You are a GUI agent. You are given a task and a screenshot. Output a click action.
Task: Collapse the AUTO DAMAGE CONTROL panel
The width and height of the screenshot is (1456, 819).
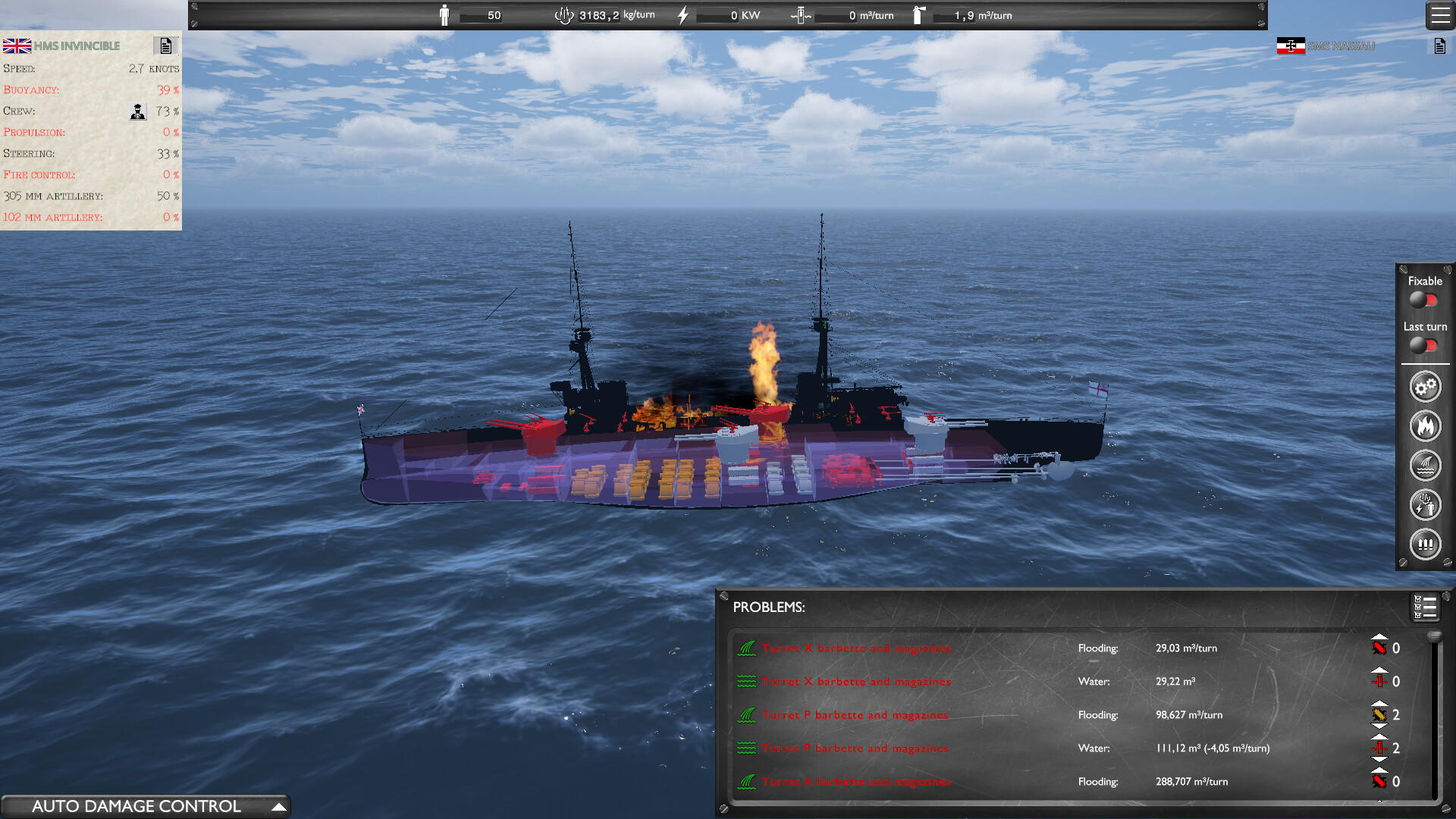tap(281, 806)
